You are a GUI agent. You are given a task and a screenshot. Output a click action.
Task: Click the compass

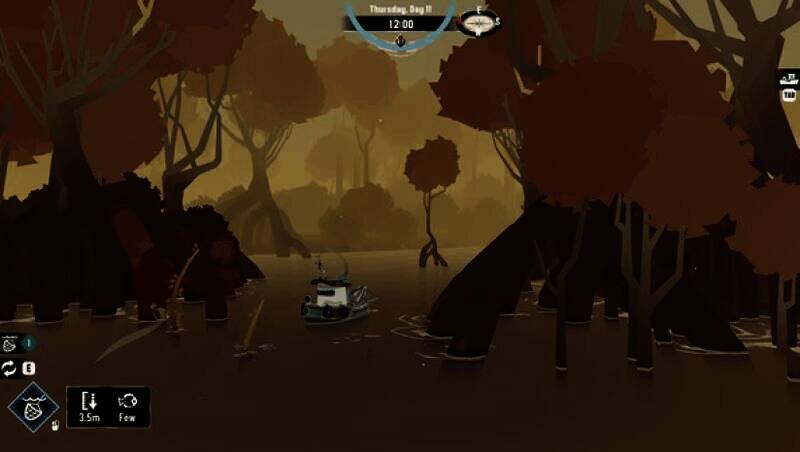coord(479,21)
